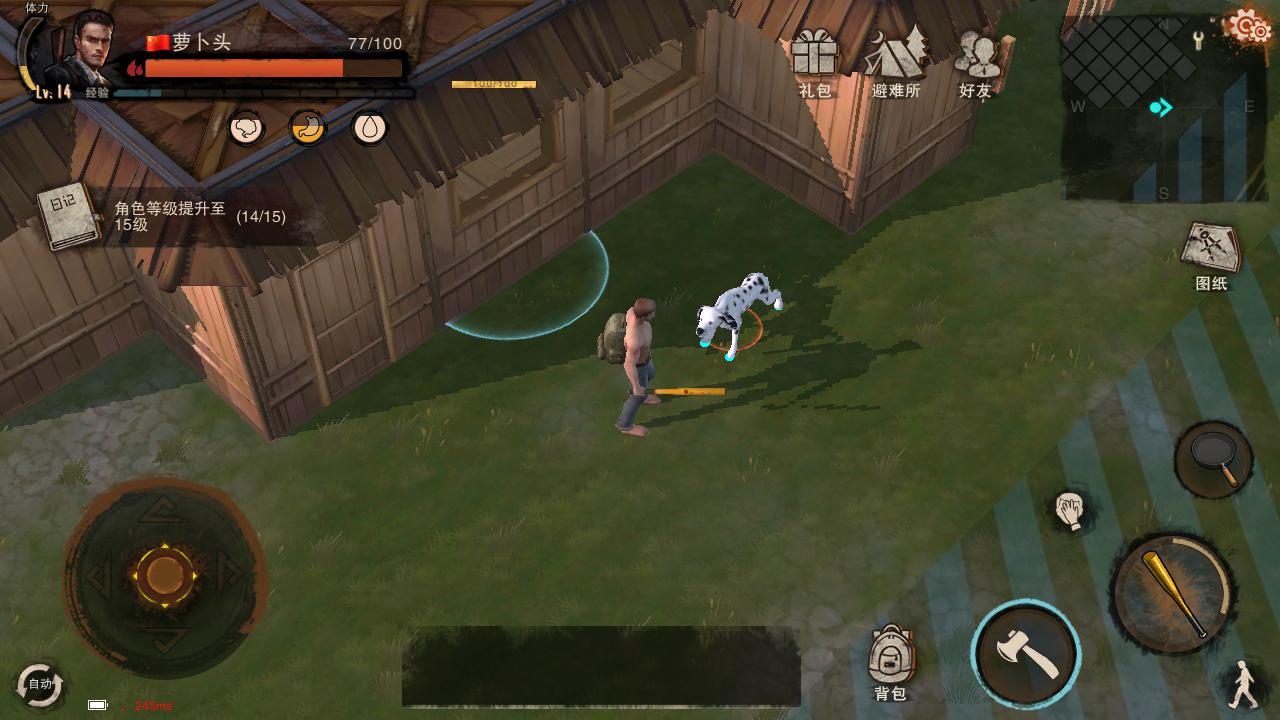Go to the 避难所 shelter screen

(x=895, y=60)
